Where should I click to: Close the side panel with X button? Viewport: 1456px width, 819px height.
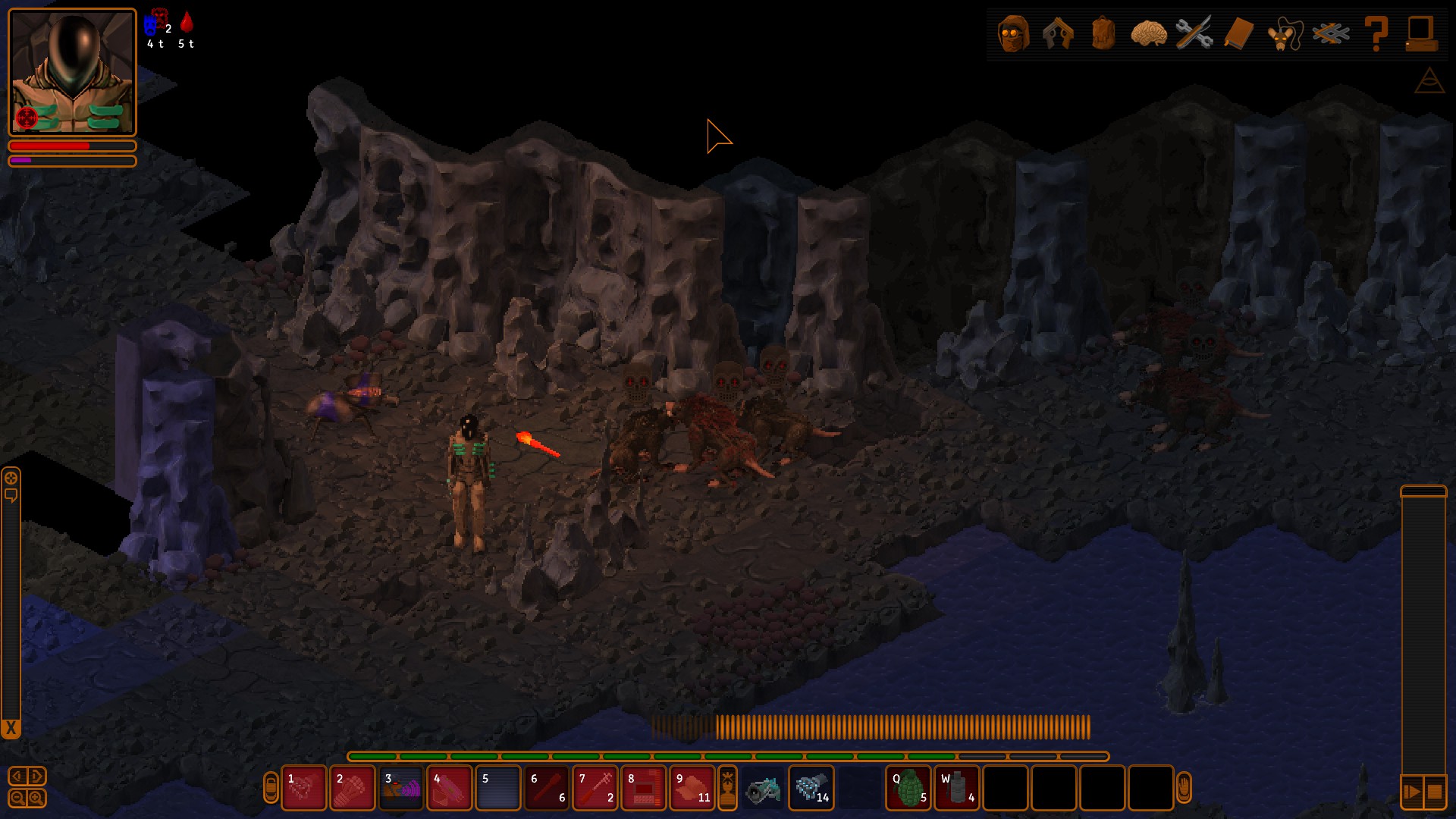(11, 729)
